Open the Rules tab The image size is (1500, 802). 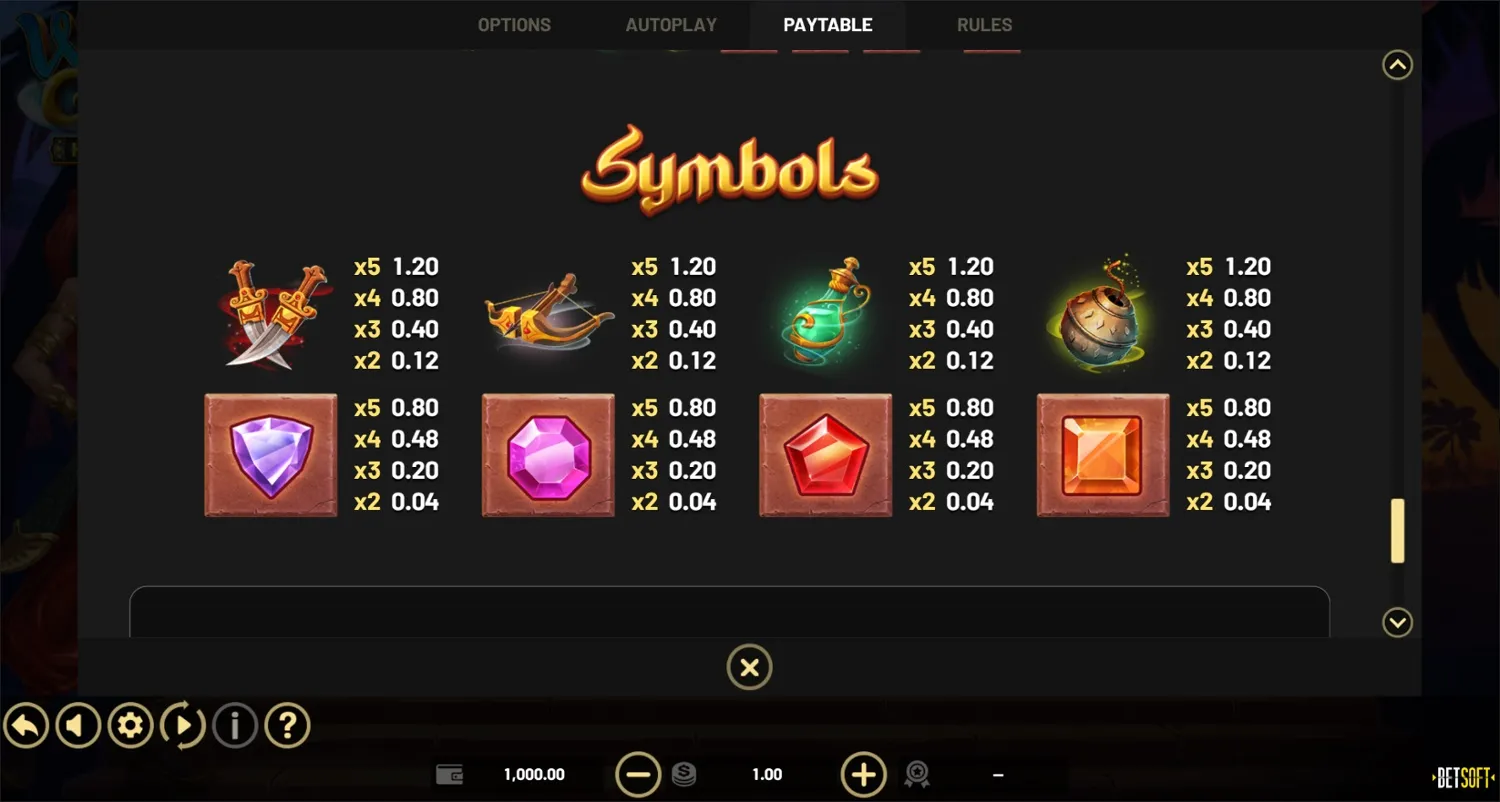tap(984, 24)
